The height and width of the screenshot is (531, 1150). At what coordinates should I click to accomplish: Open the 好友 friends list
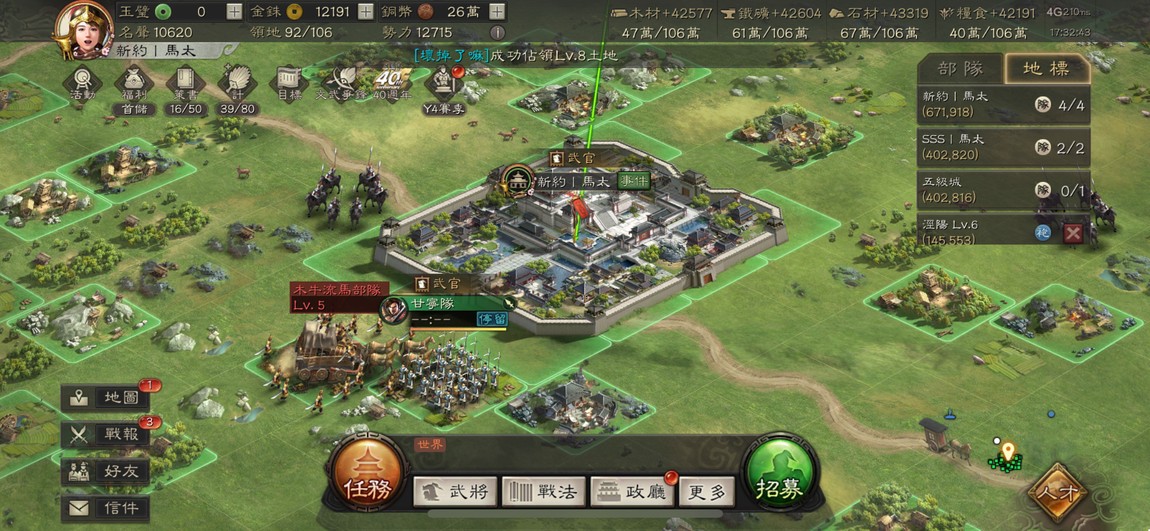(x=105, y=471)
